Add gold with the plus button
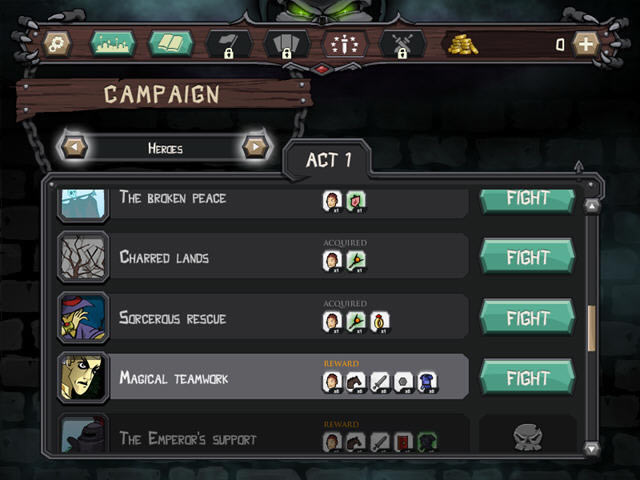This screenshot has height=480, width=640. pyautogui.click(x=585, y=44)
